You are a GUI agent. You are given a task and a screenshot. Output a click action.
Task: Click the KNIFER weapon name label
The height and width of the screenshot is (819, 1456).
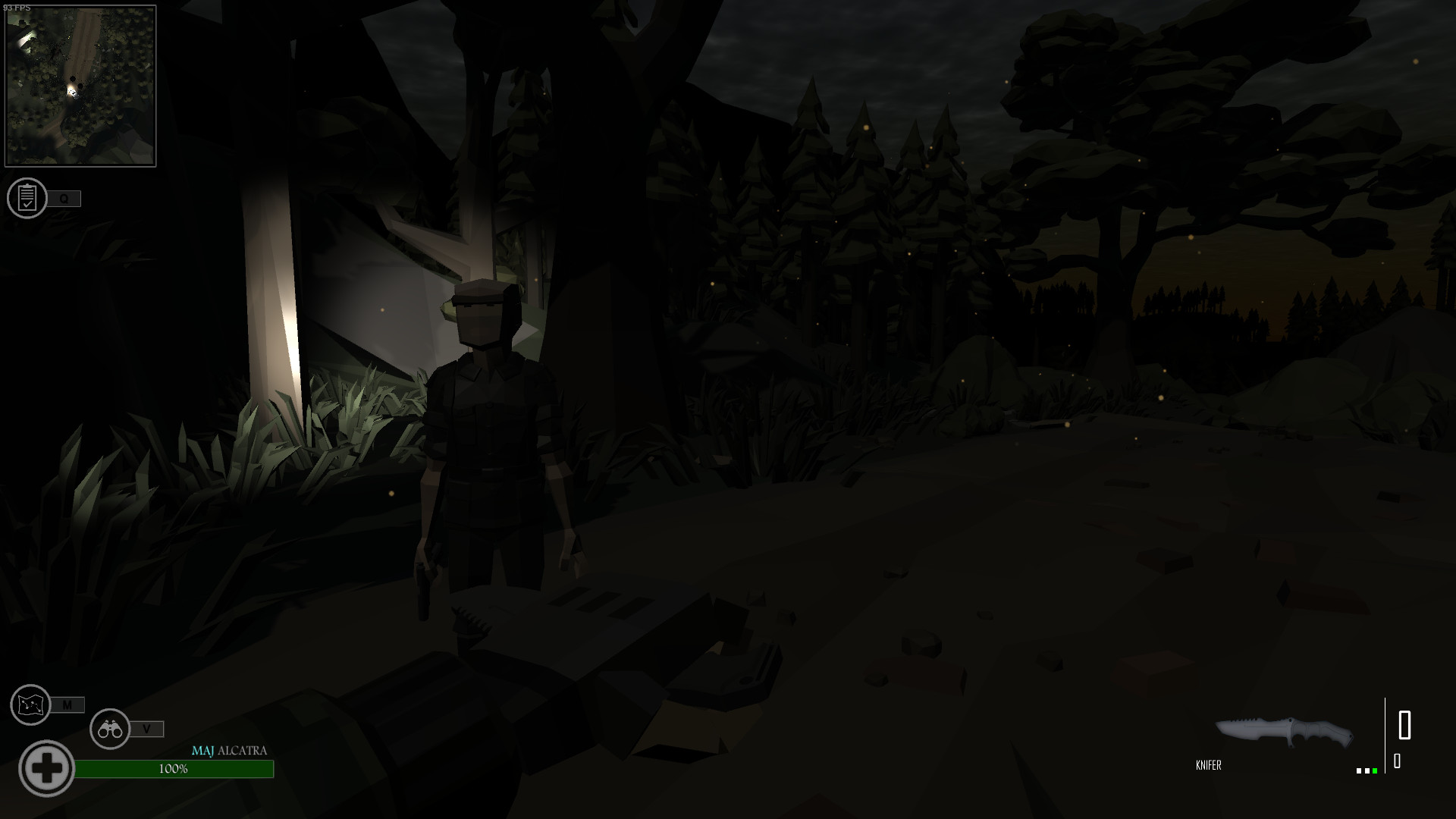click(1209, 765)
